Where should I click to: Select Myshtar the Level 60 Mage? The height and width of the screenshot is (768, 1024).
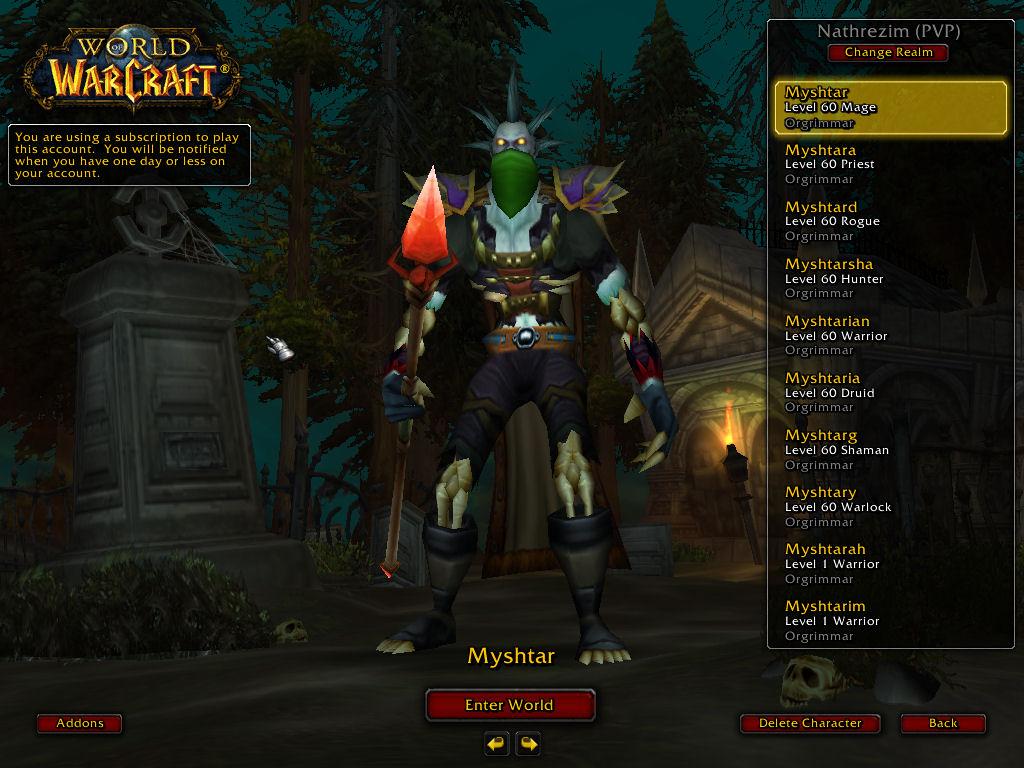[890, 108]
